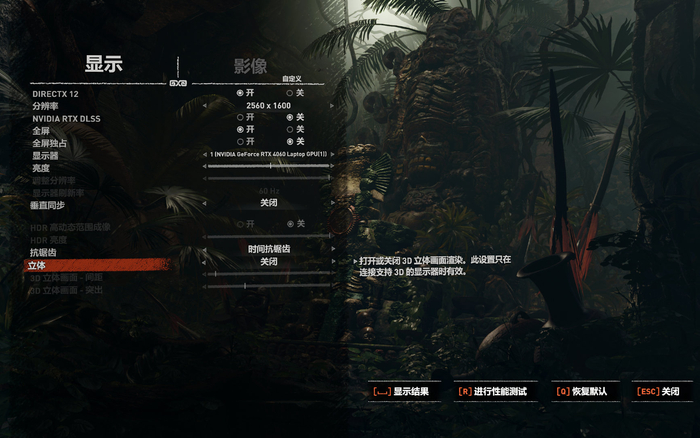Click left arrow to lower 分辨率 resolution
This screenshot has width=700, height=438.
click(203, 105)
